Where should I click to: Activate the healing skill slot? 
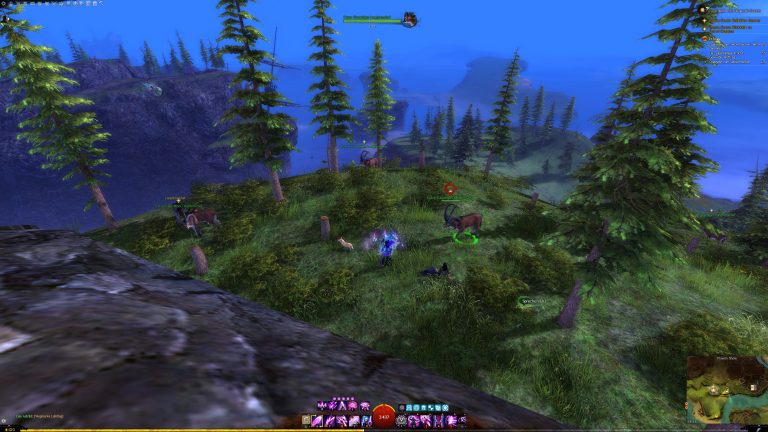(401, 421)
